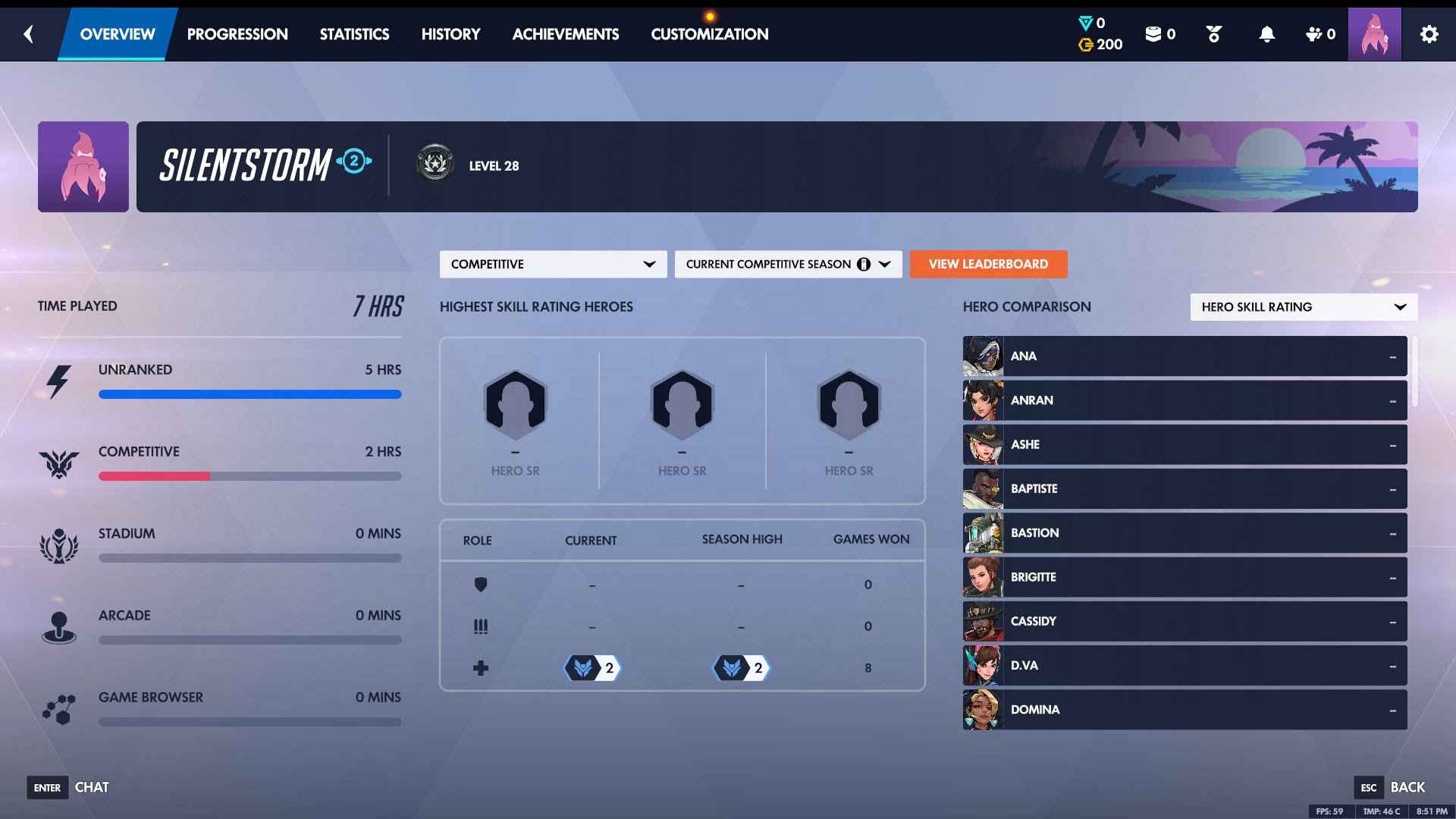Open the Competitive game mode dropdown
The image size is (1456, 819).
pyautogui.click(x=553, y=264)
